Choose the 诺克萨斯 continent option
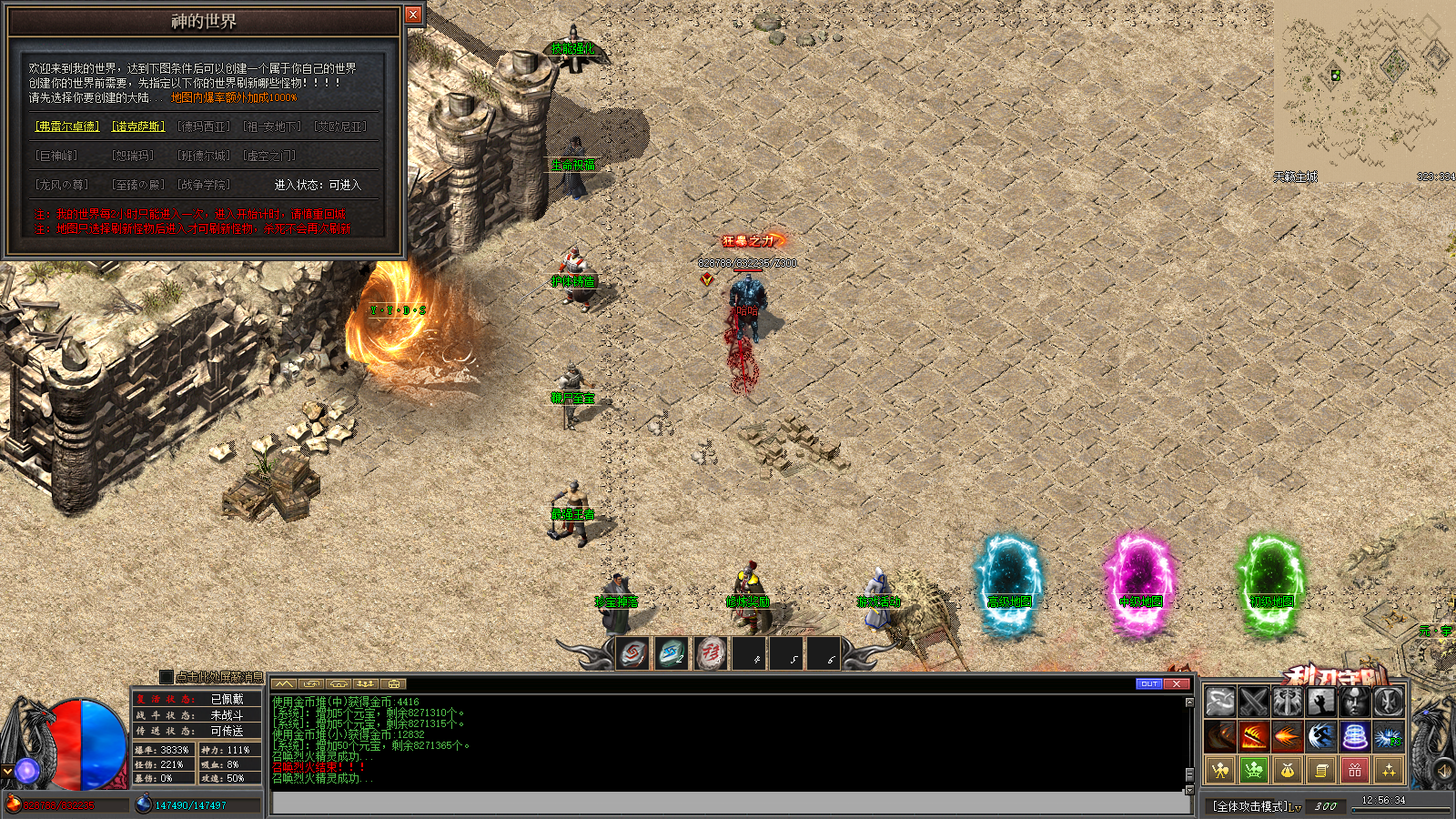The height and width of the screenshot is (819, 1456). point(138,126)
